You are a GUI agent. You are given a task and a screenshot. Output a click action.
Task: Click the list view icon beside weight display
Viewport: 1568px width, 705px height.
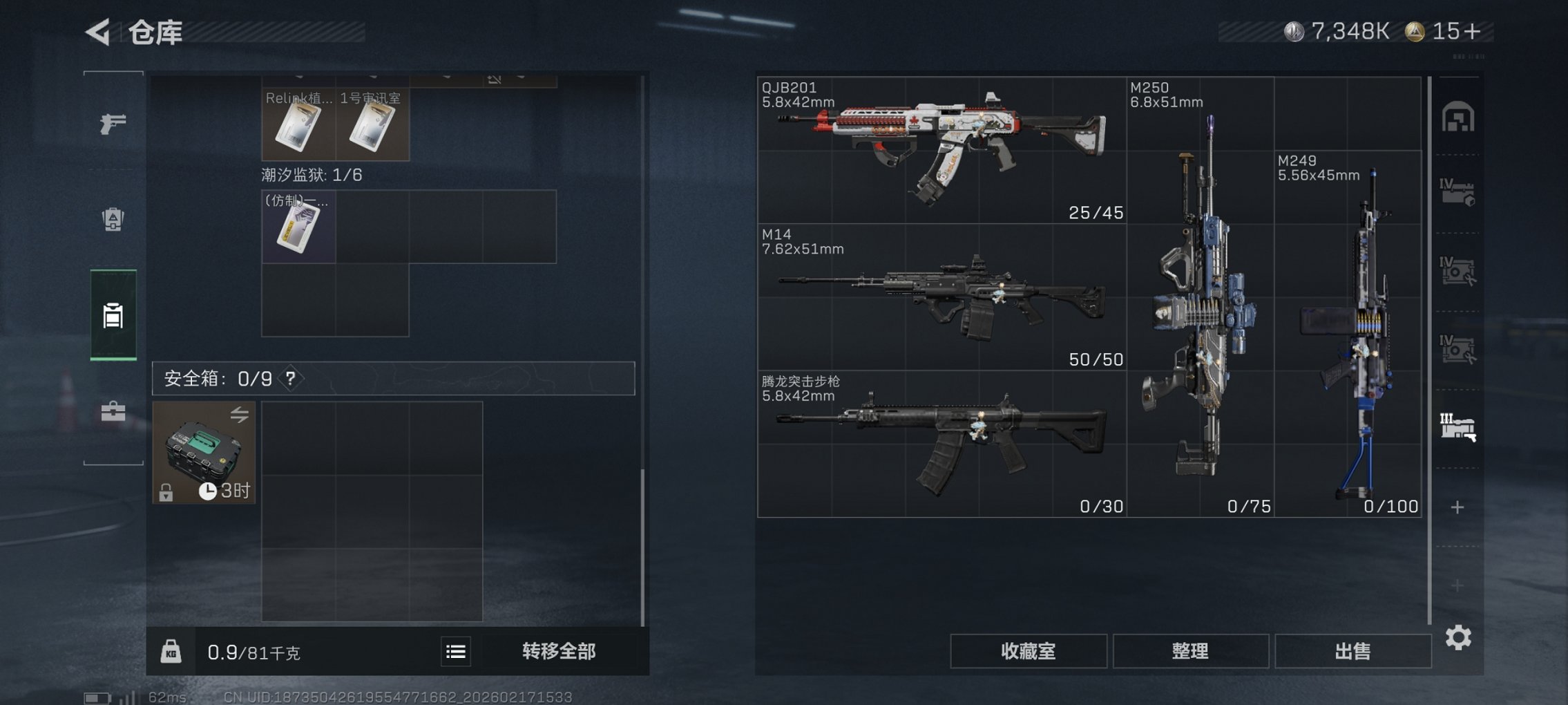pyautogui.click(x=455, y=650)
